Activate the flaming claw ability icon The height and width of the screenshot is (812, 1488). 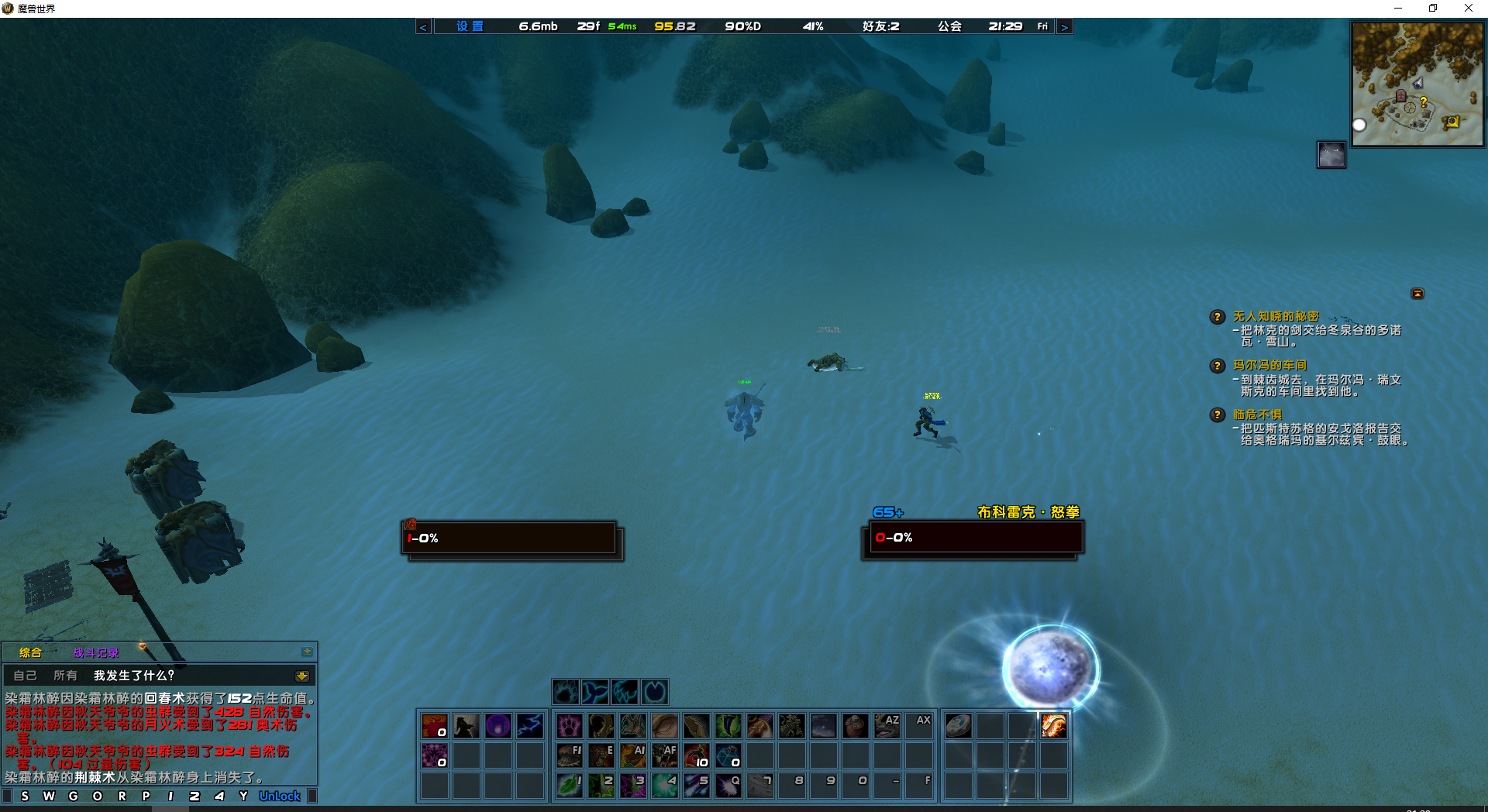pyautogui.click(x=1053, y=726)
